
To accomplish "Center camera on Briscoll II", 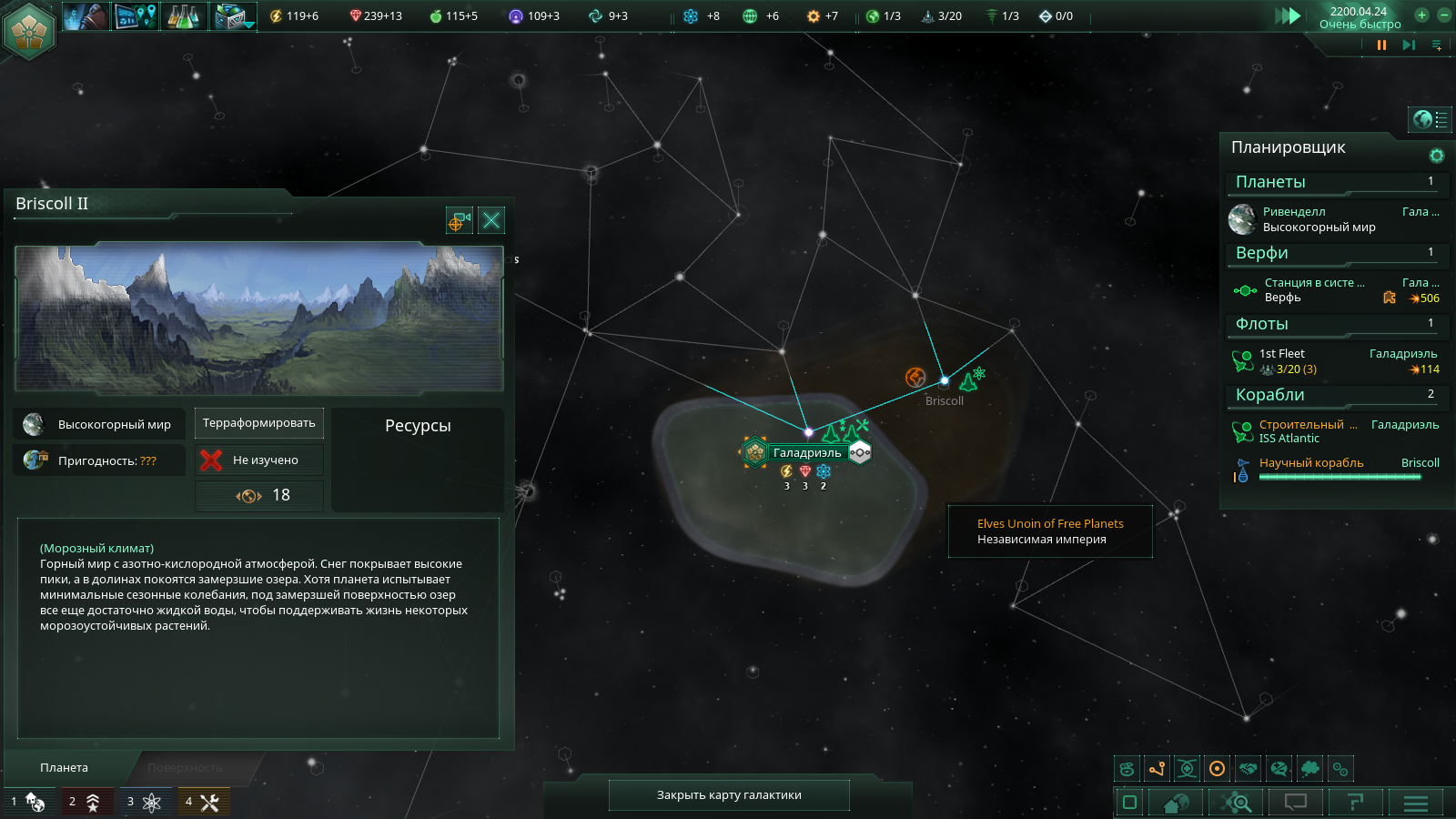I will coord(460,220).
